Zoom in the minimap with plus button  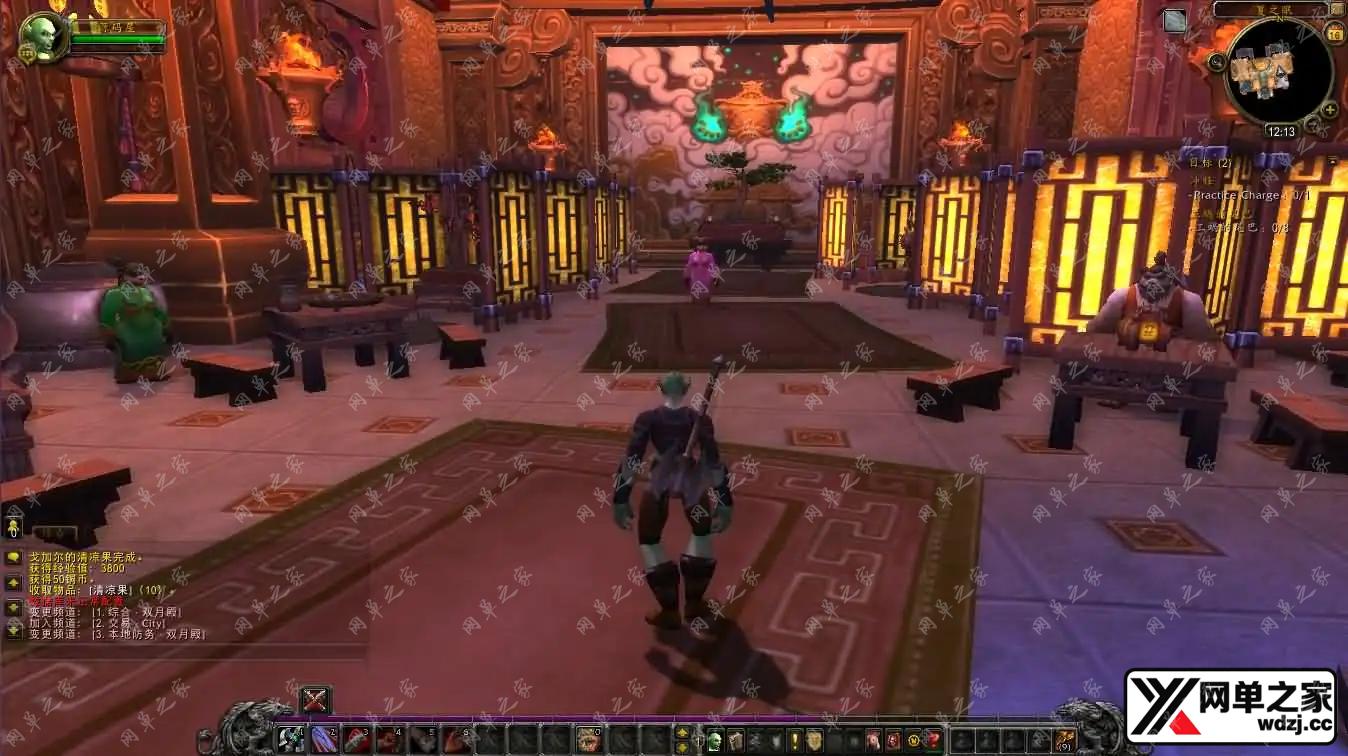[1329, 110]
